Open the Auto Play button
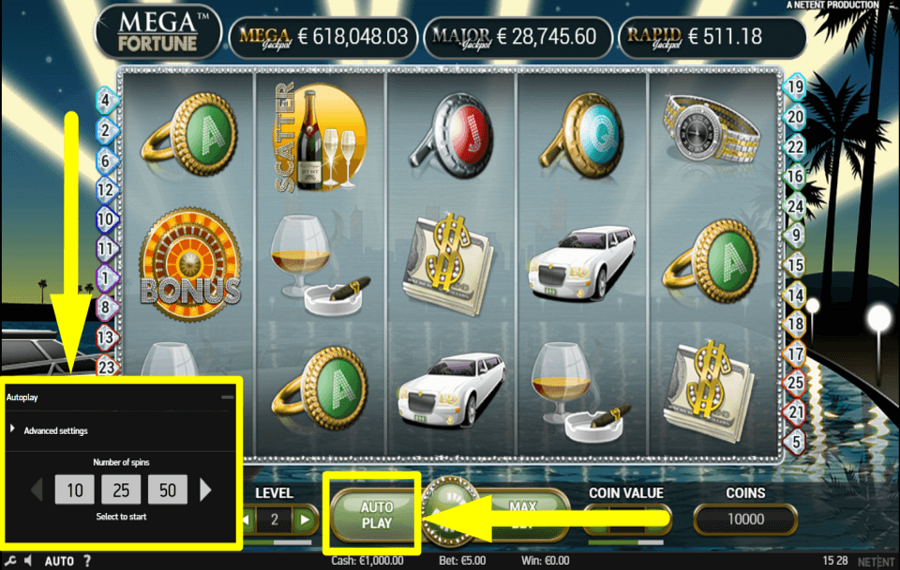Screen dimensions: 900x570 (x=376, y=515)
